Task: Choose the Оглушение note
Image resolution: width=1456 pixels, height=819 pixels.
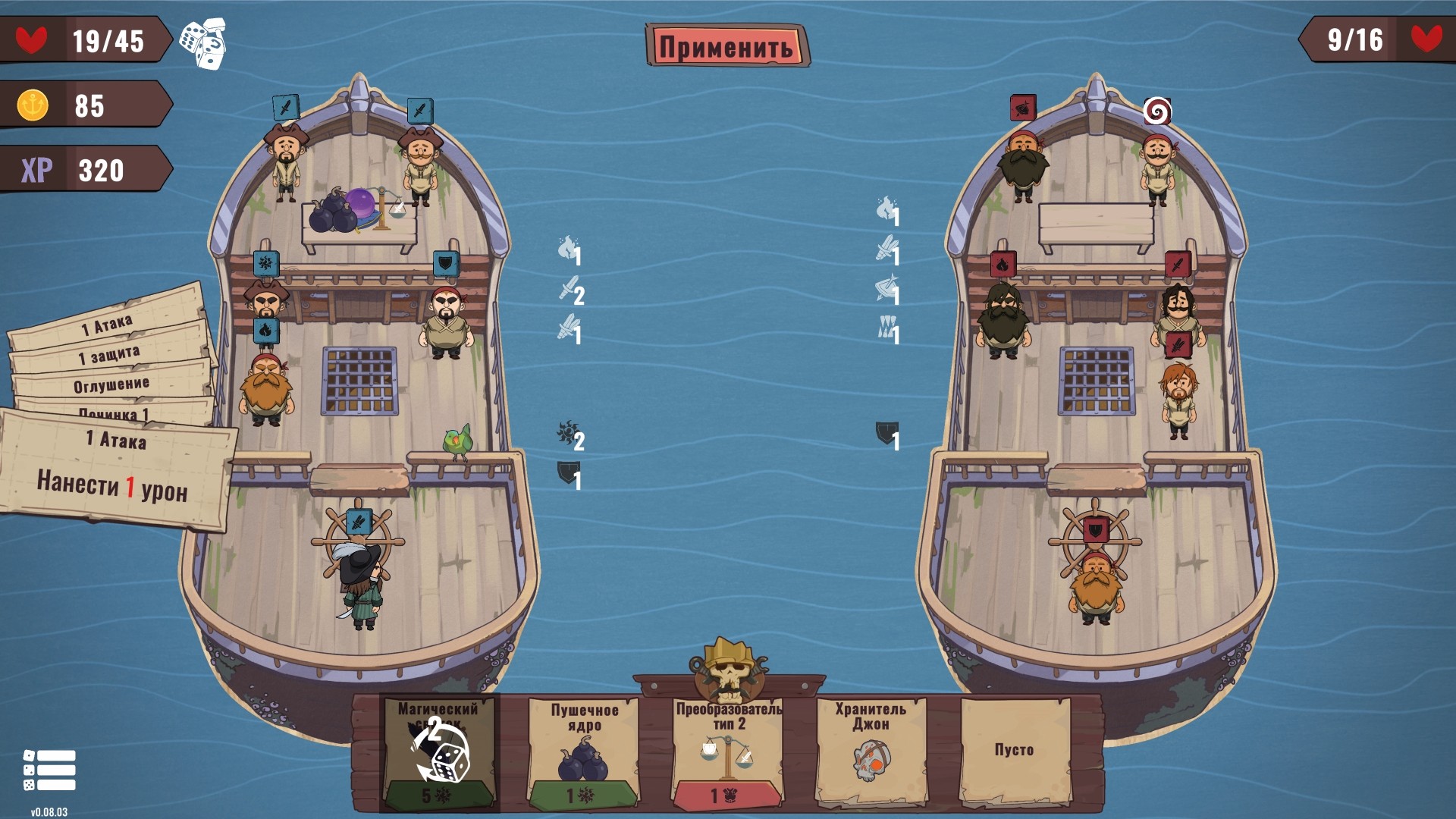Action: (x=111, y=385)
